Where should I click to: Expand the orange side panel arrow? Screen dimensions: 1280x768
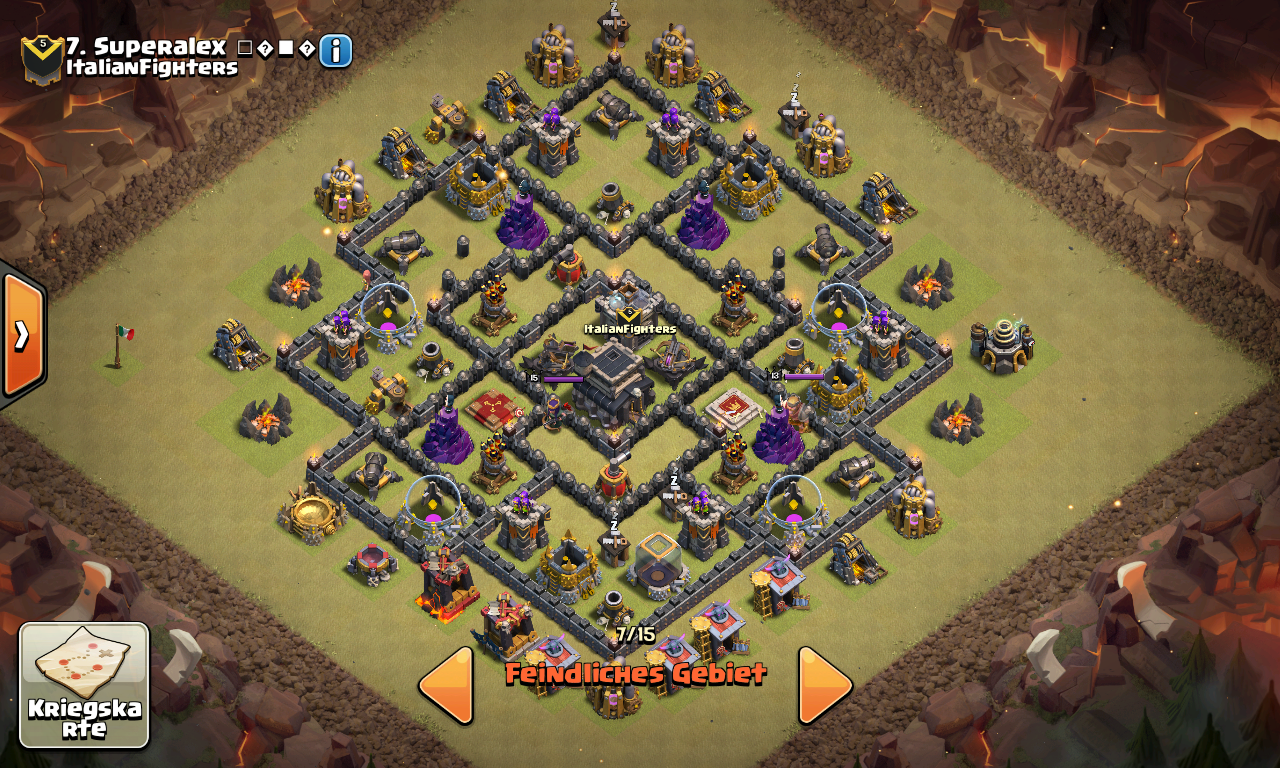click(x=22, y=335)
